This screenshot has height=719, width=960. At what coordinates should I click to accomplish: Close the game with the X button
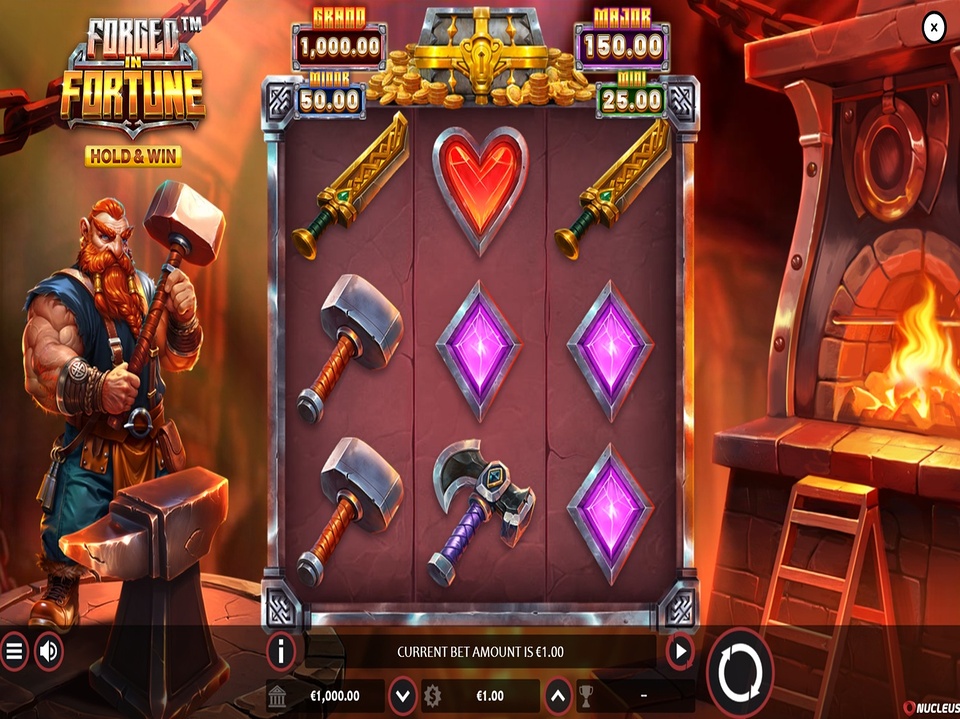click(932, 28)
